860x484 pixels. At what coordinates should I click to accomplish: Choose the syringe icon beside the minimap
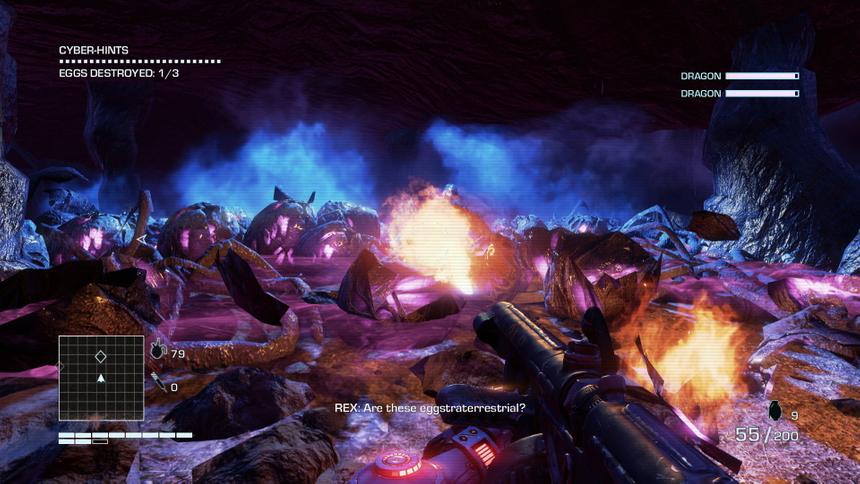[x=157, y=379]
